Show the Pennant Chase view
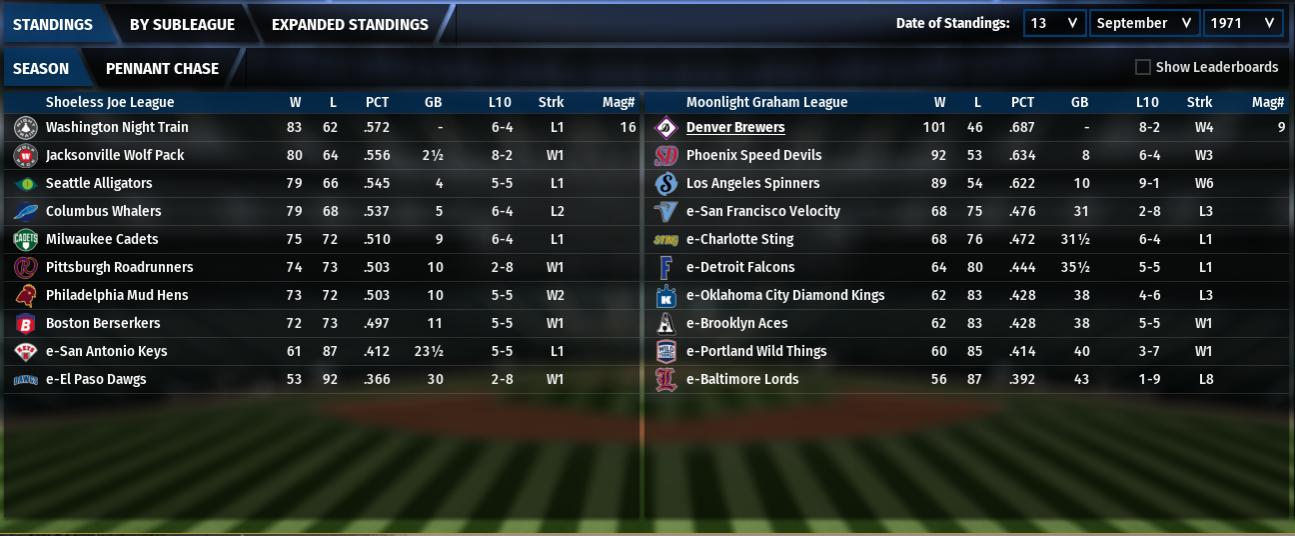 [162, 69]
